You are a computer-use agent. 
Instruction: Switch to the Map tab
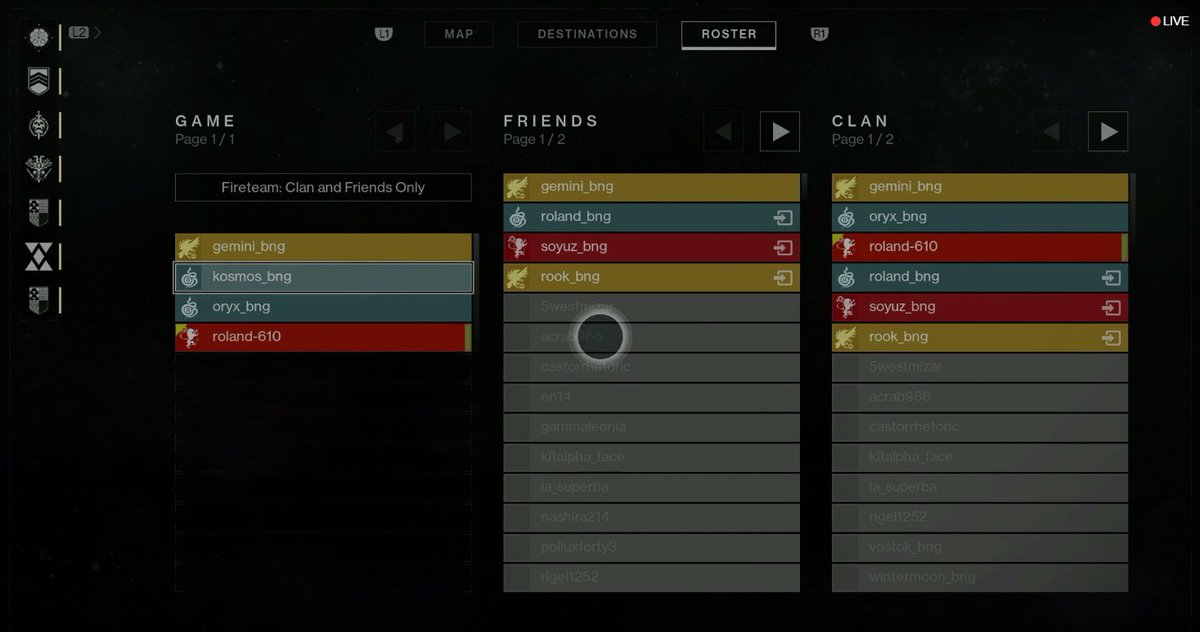click(459, 34)
